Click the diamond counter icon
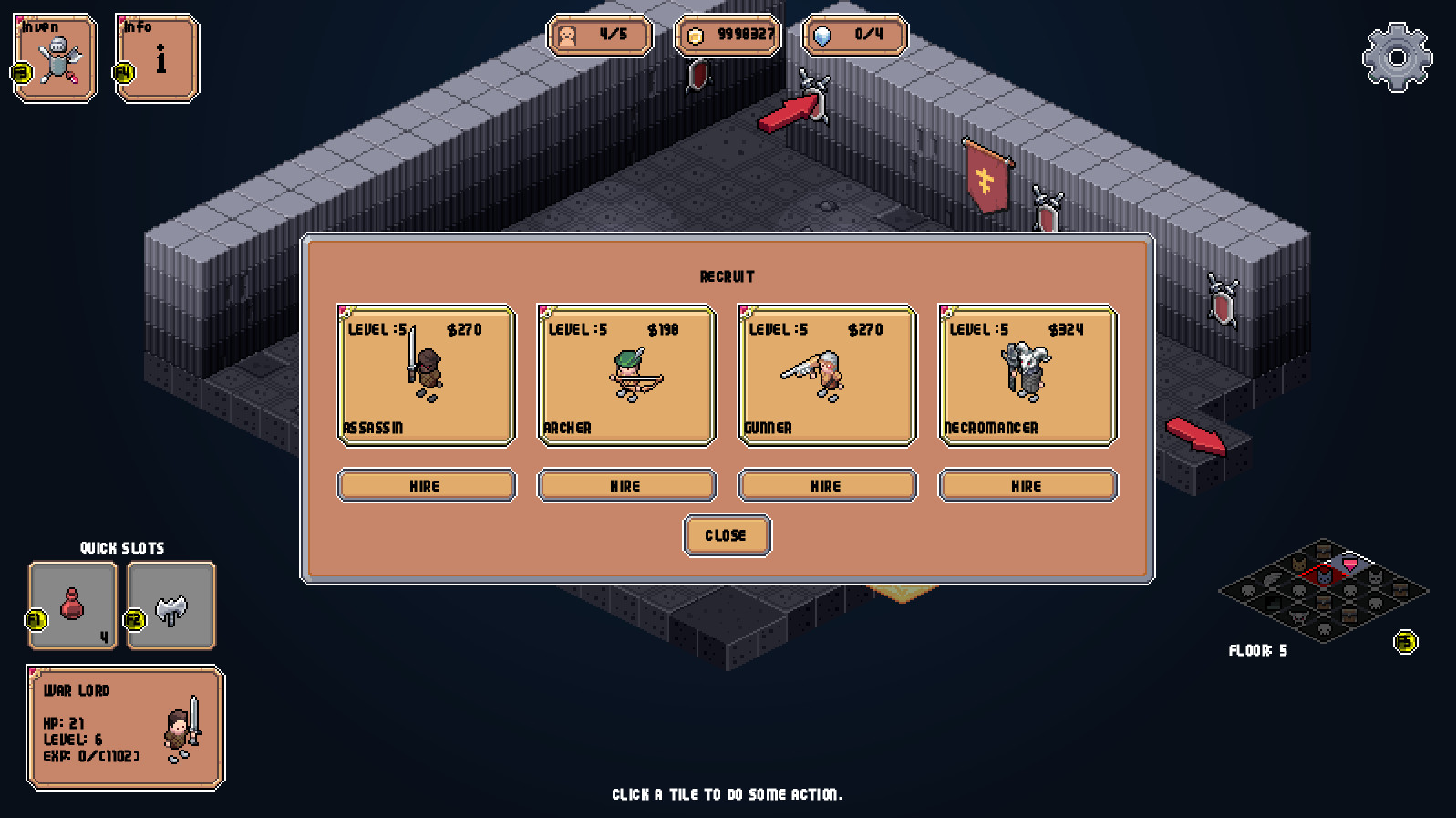1456x818 pixels. point(824,37)
